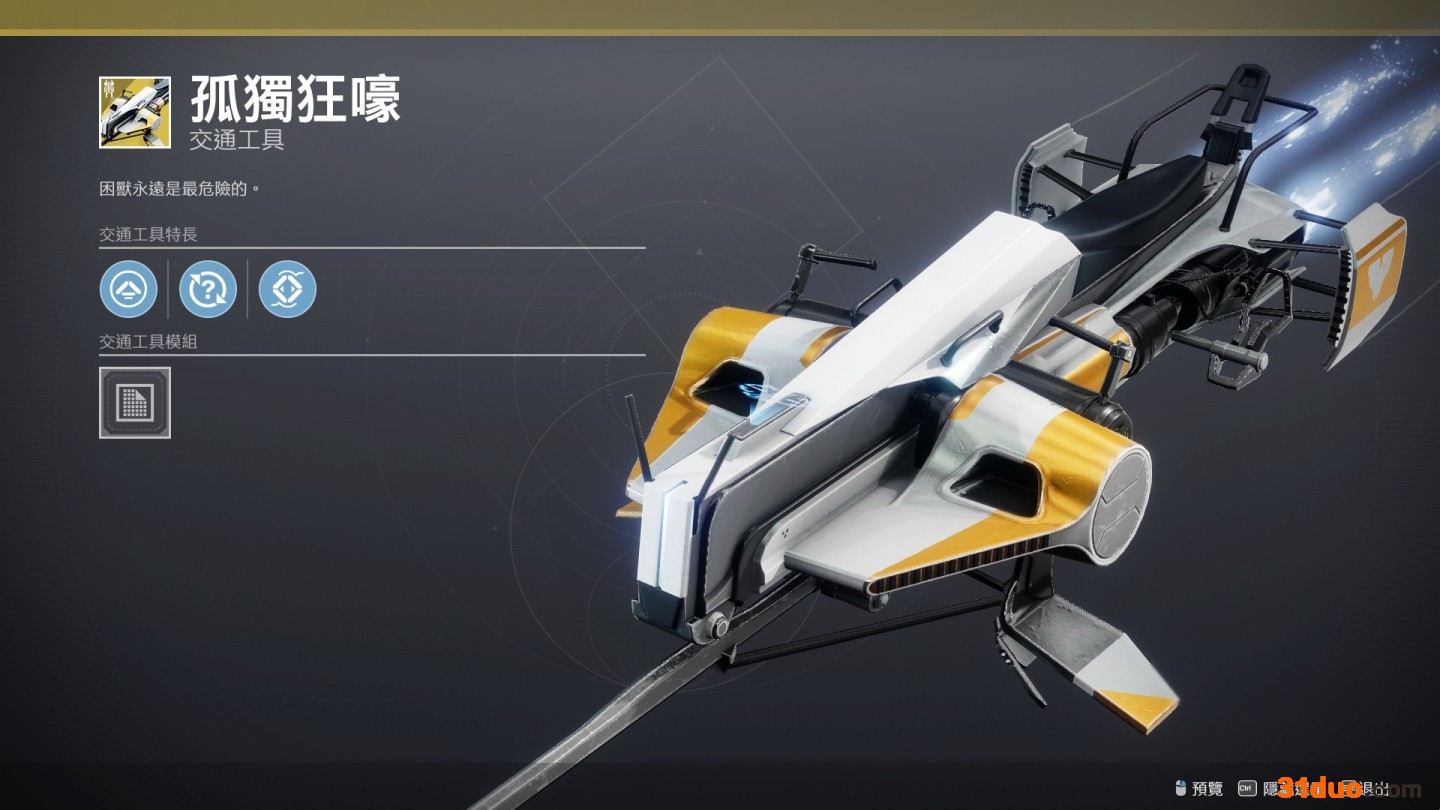1440x810 pixels.
Task: Click the 孤獨狂嚎 sparrow item thumbnail
Action: [135, 112]
